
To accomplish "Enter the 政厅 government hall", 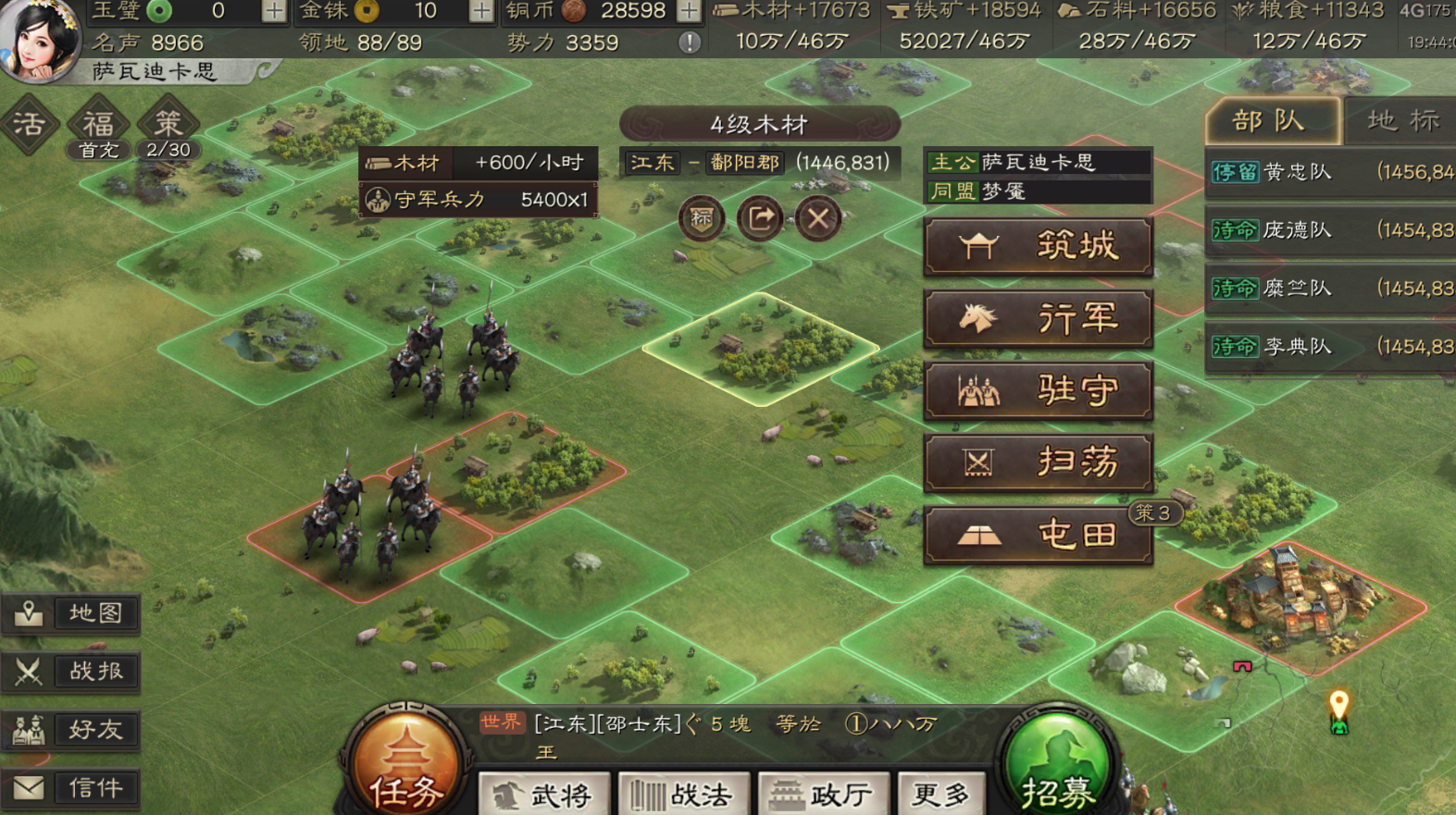I will point(823,793).
